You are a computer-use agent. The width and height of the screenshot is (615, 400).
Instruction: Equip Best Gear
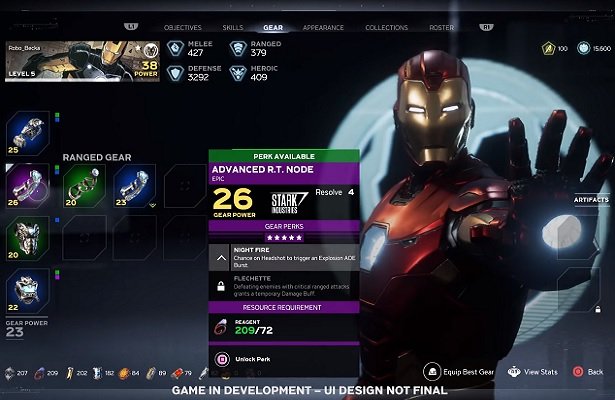click(456, 372)
